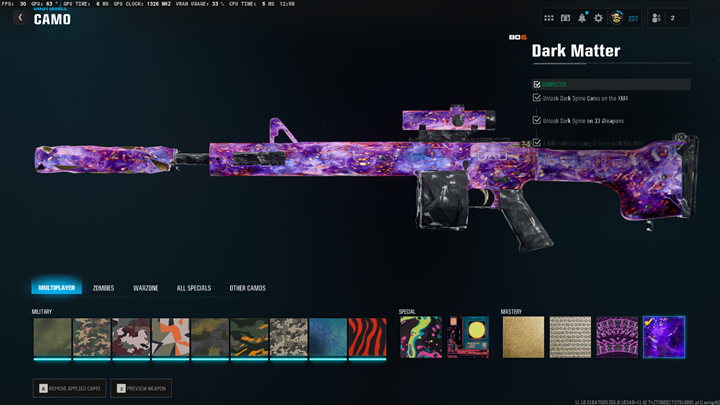View the Other Camos tab

tap(247, 288)
